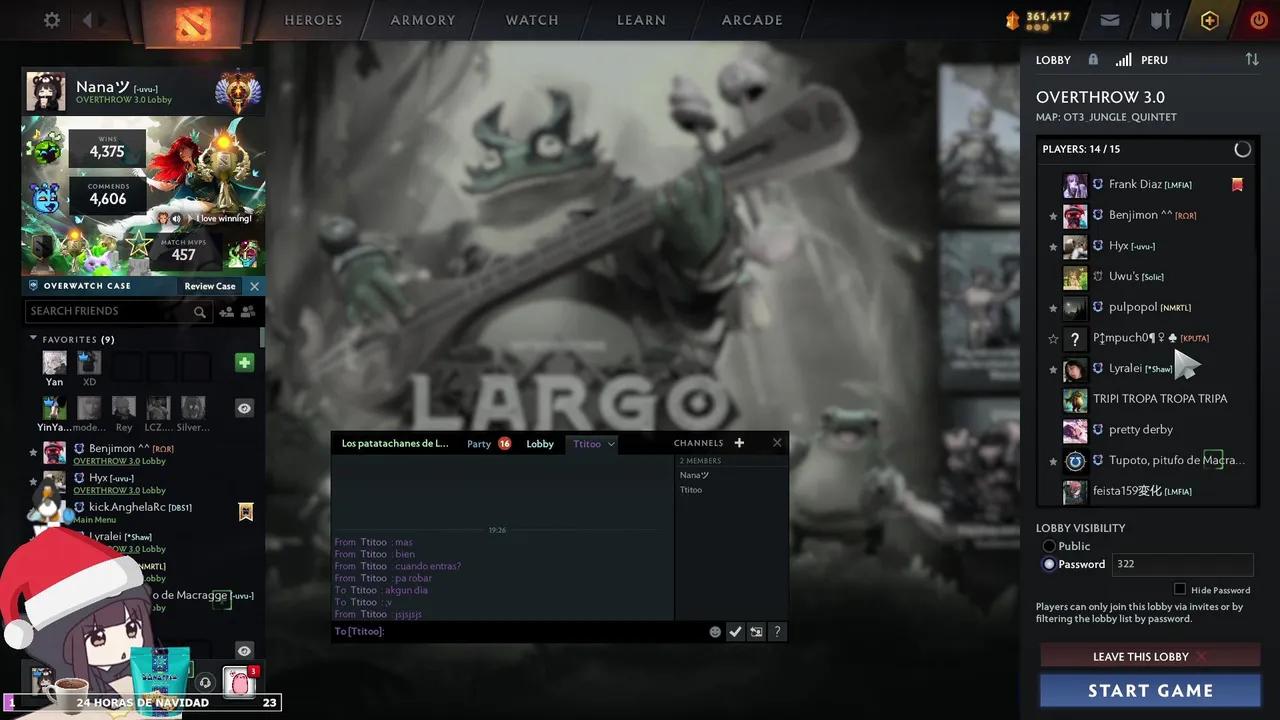Screen dimensions: 1280x720
Task: Open the emoticon picker in chat
Action: (x=715, y=631)
